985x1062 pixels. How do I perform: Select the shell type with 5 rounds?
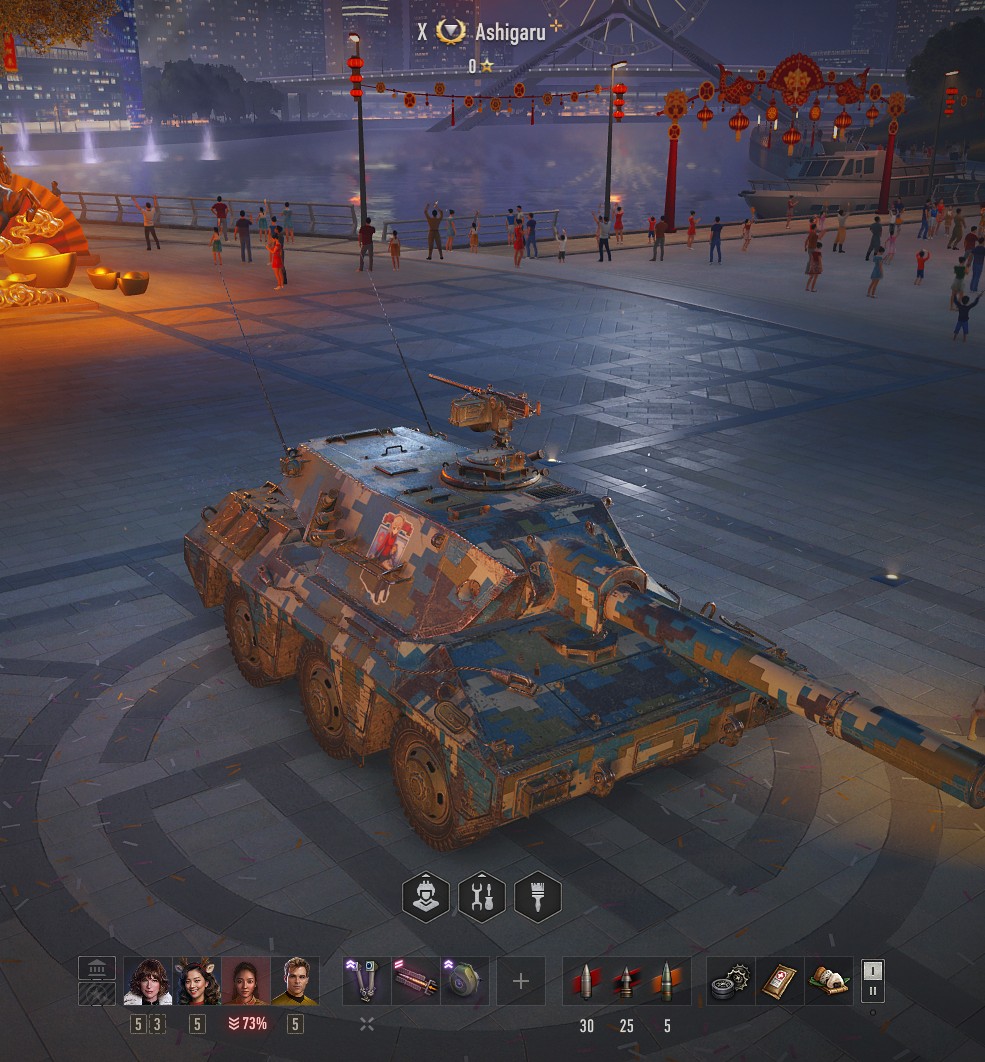[x=667, y=981]
